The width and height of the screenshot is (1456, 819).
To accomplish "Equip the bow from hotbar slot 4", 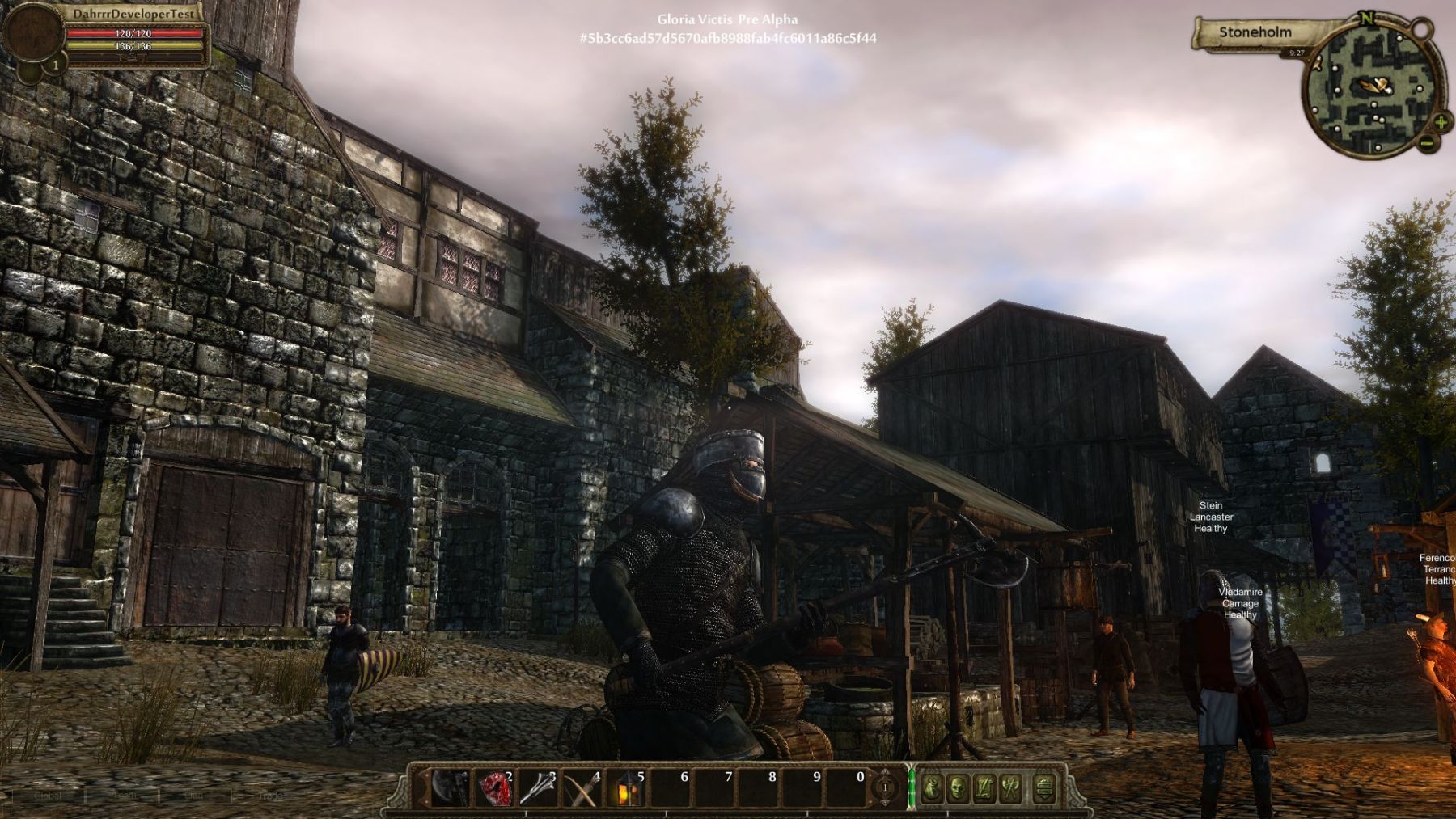I will [582, 787].
